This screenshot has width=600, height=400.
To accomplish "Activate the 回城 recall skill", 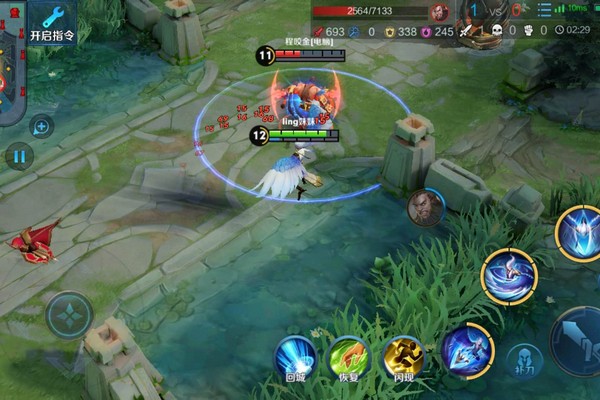I will pyautogui.click(x=295, y=358).
